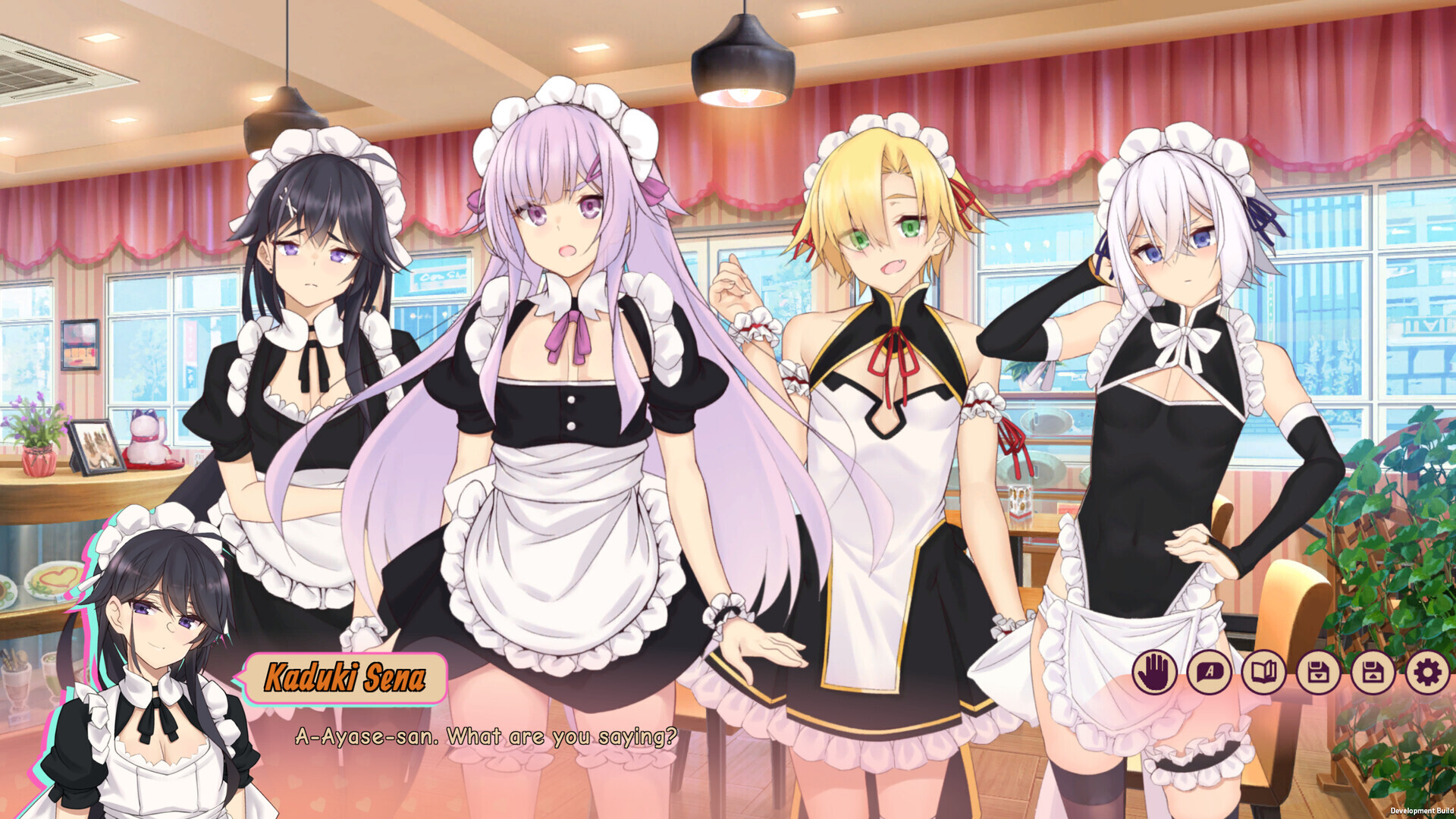This screenshot has width=1456, height=819.
Task: Open the settings gear icon
Action: pyautogui.click(x=1426, y=670)
